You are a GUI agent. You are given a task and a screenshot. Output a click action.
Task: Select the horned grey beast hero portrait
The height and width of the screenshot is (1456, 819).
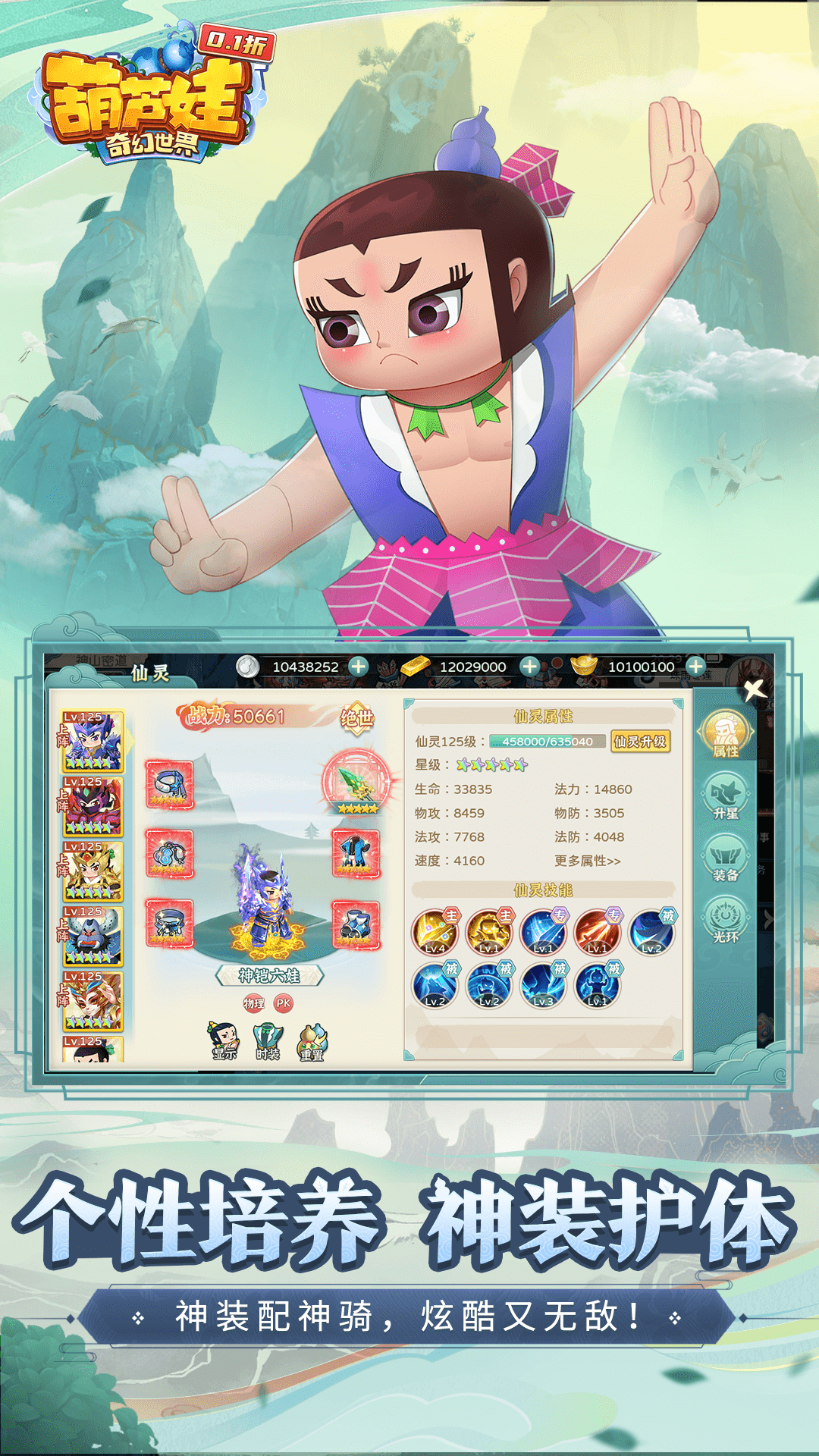(x=93, y=937)
